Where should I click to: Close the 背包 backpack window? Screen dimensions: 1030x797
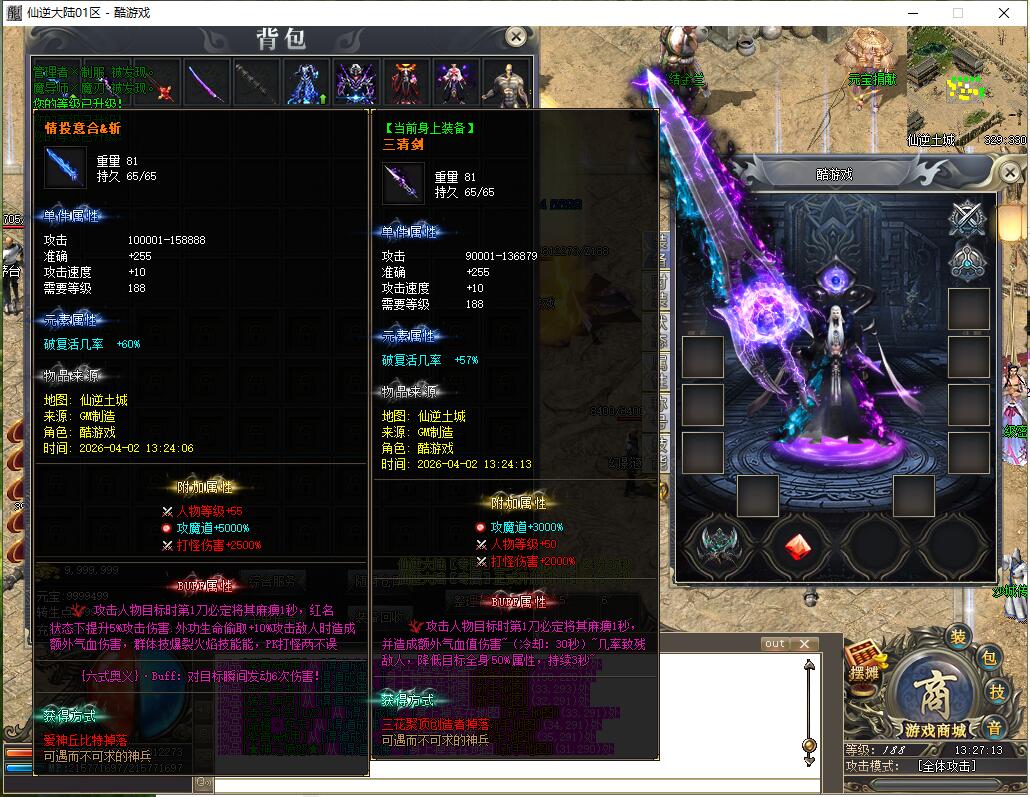point(515,37)
